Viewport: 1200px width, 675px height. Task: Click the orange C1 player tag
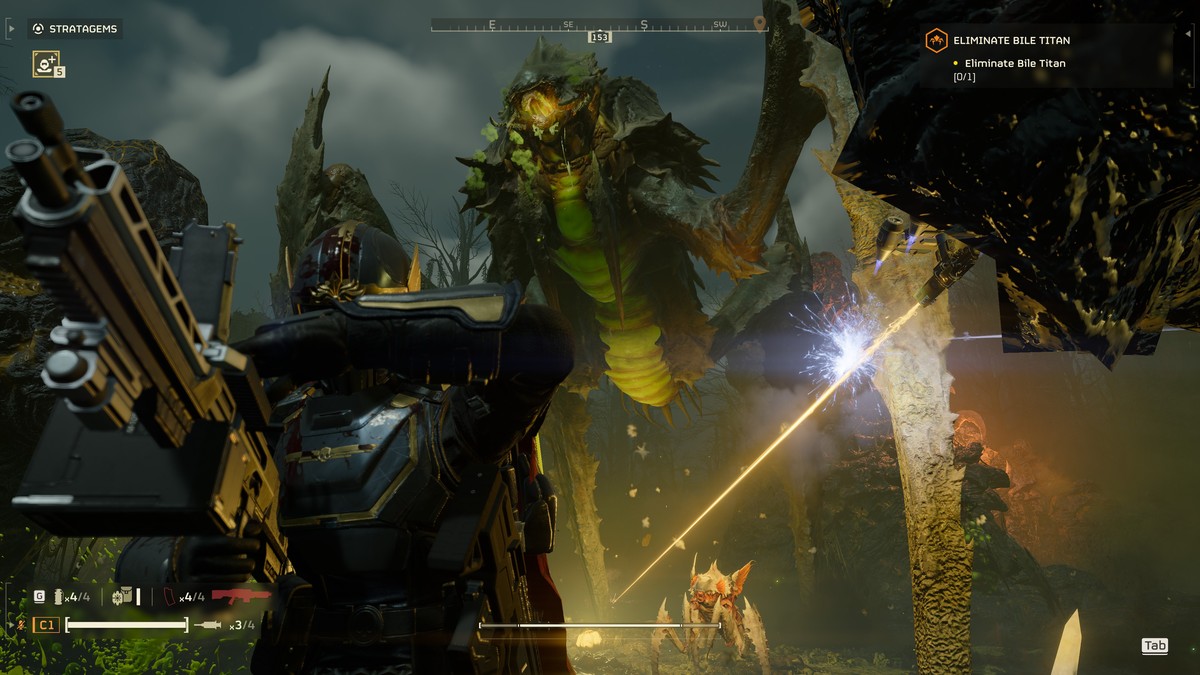46,625
